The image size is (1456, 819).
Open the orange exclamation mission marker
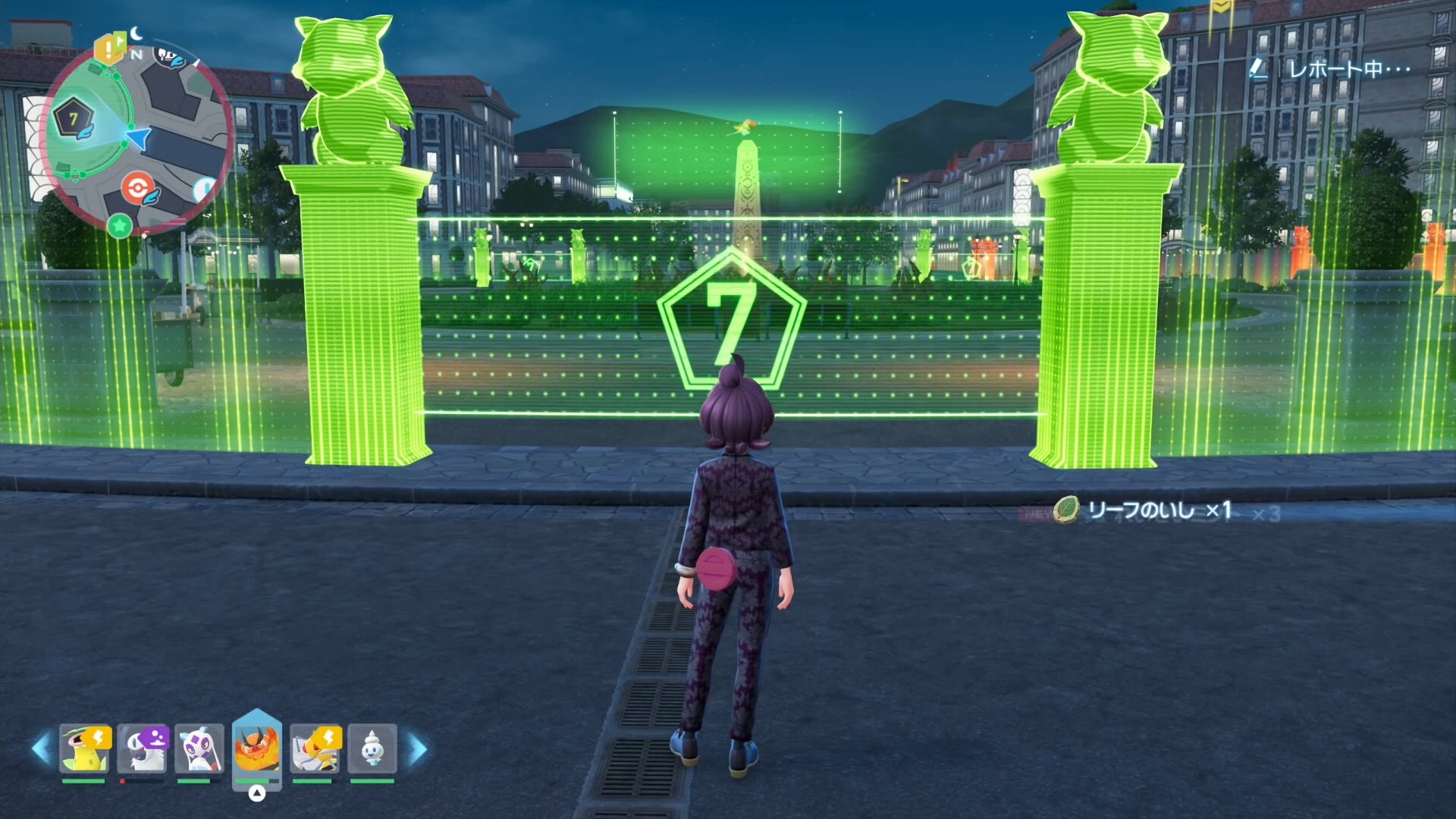click(108, 50)
